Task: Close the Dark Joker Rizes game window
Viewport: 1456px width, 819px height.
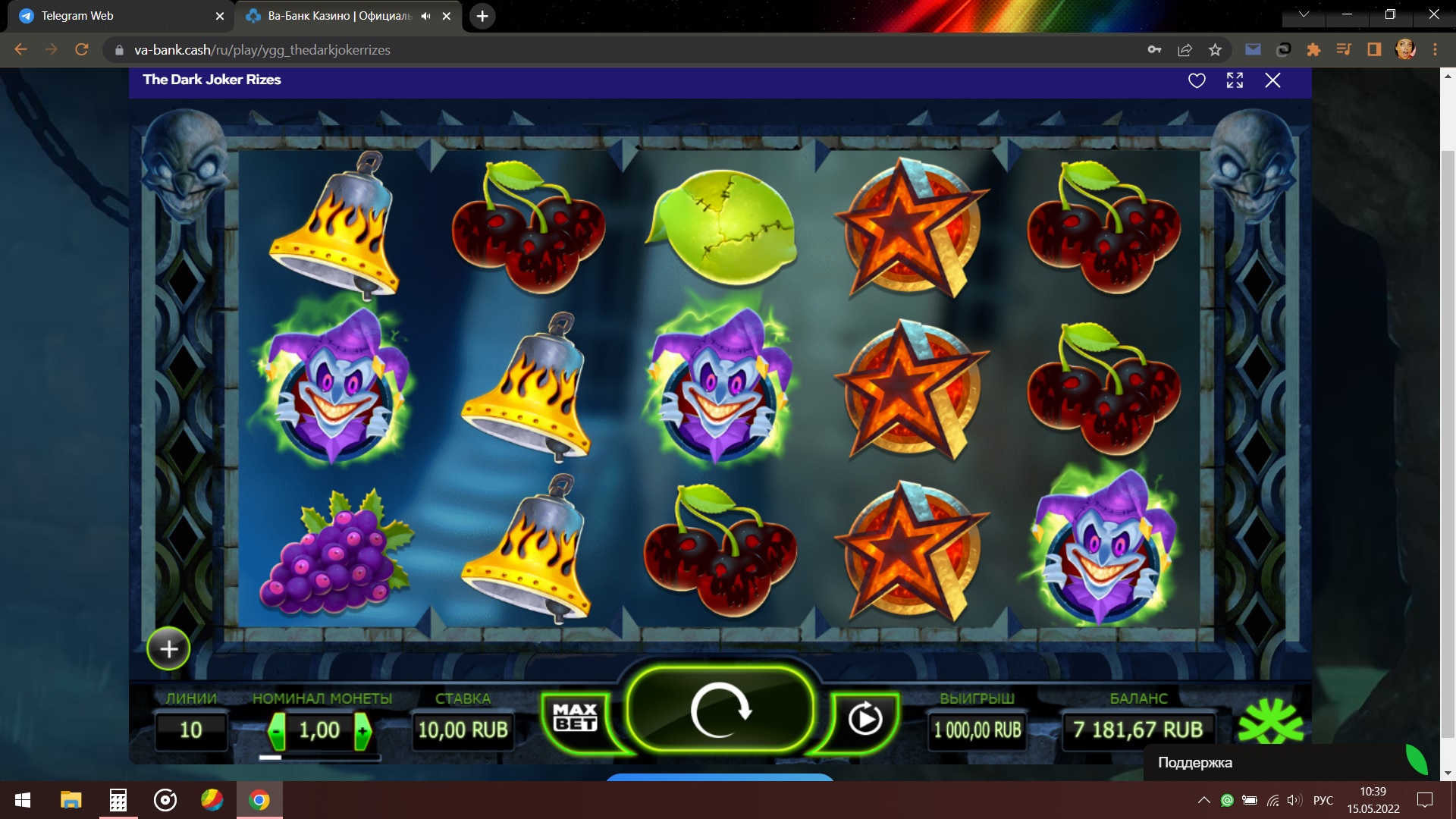Action: (1272, 80)
